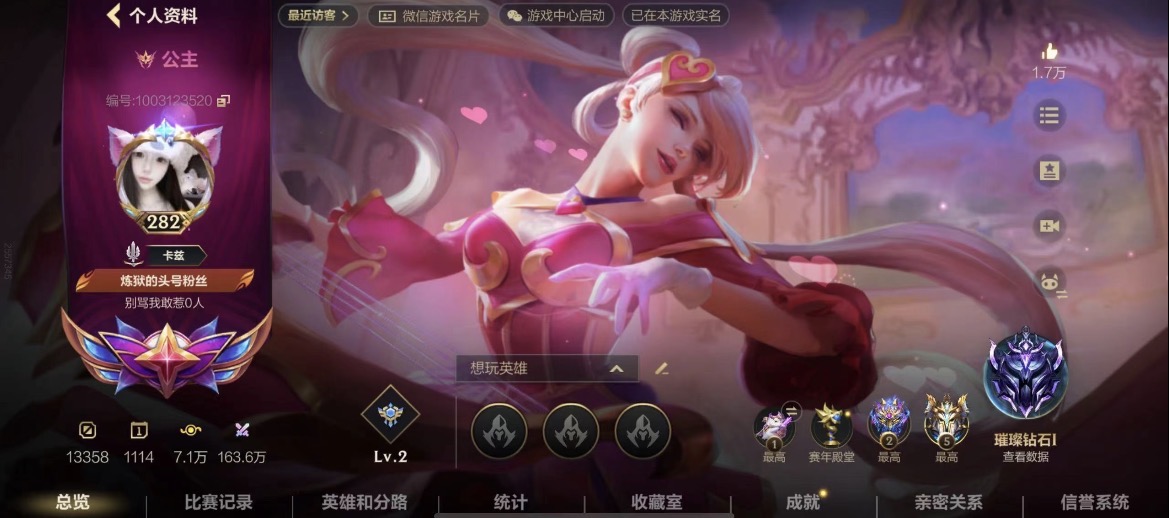Open the 微信游戏名片 card
1170x518 pixels.
point(429,16)
